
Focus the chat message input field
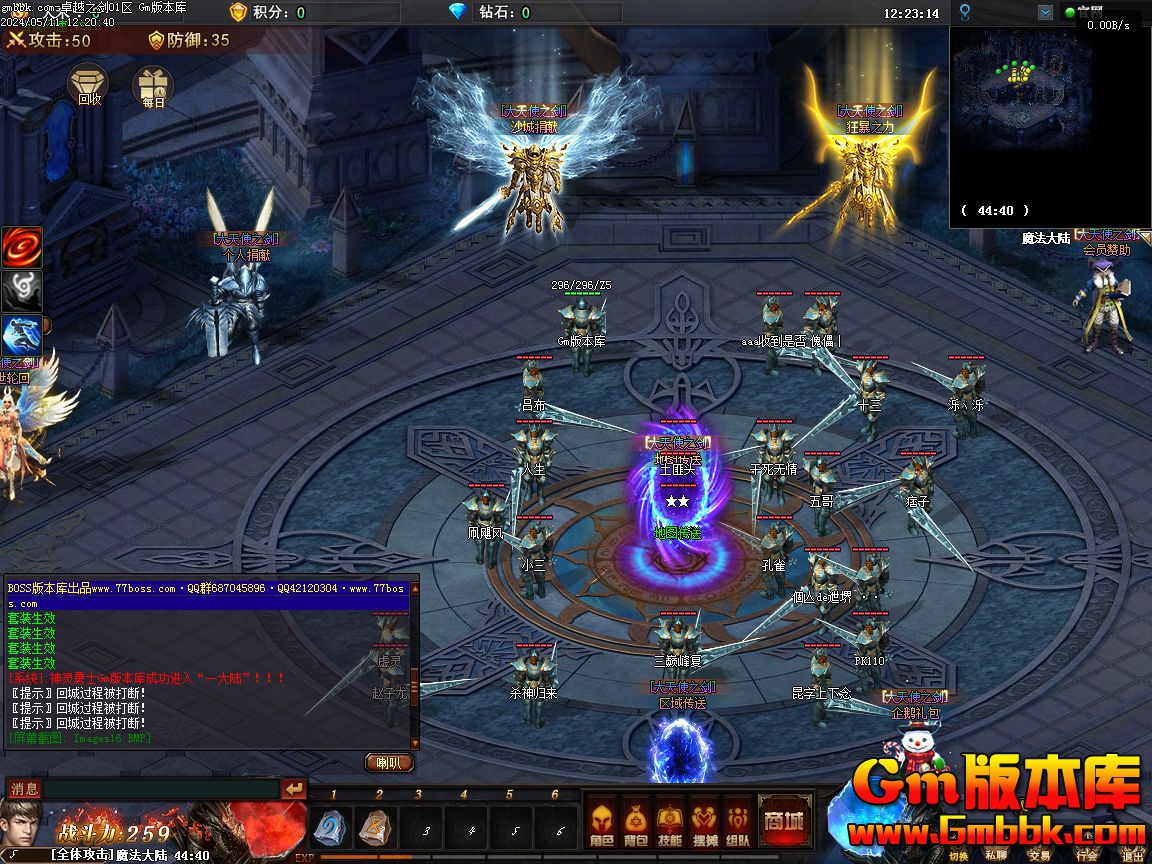(160, 789)
